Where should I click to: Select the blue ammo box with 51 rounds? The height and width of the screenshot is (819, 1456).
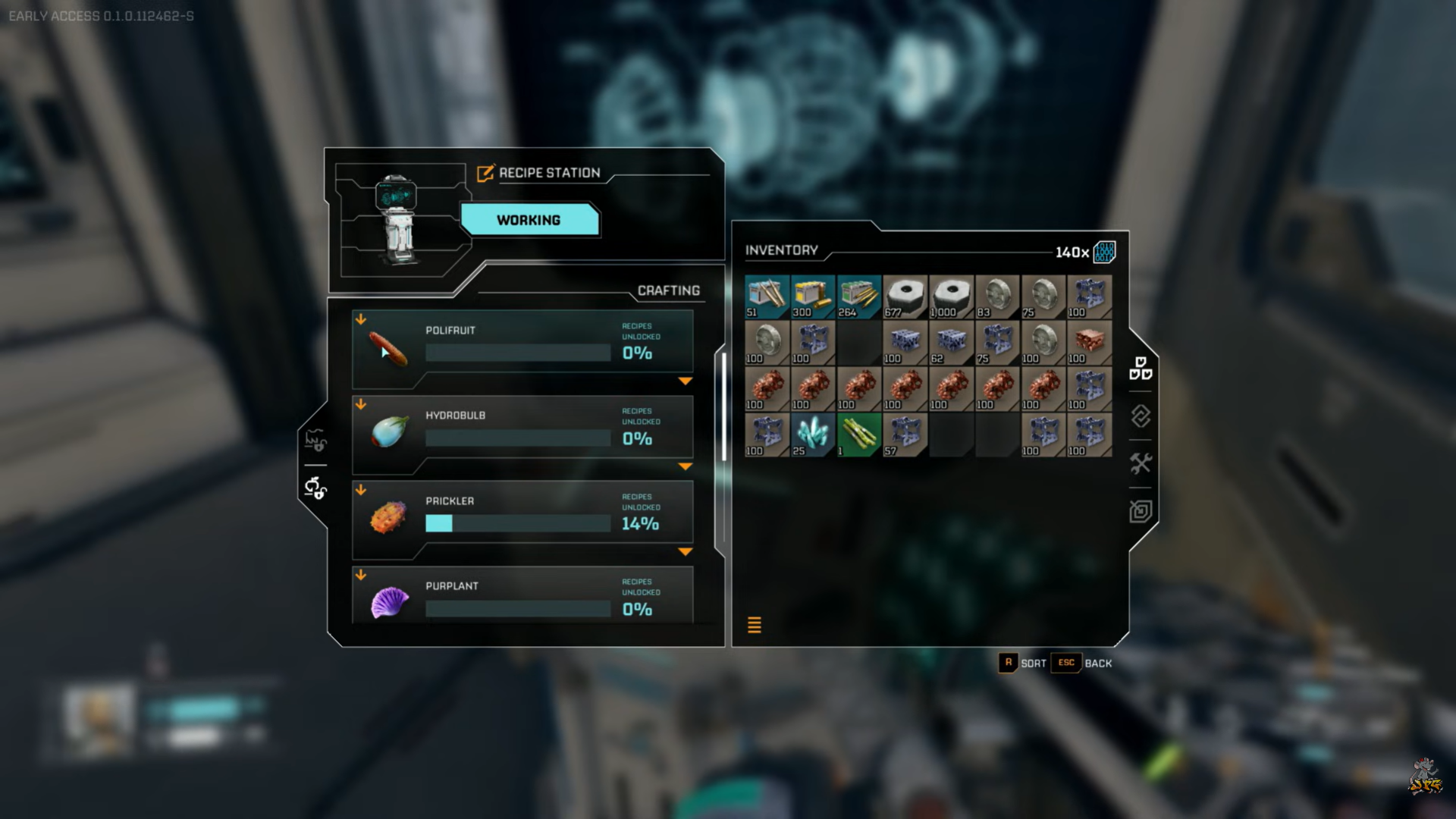pos(767,297)
